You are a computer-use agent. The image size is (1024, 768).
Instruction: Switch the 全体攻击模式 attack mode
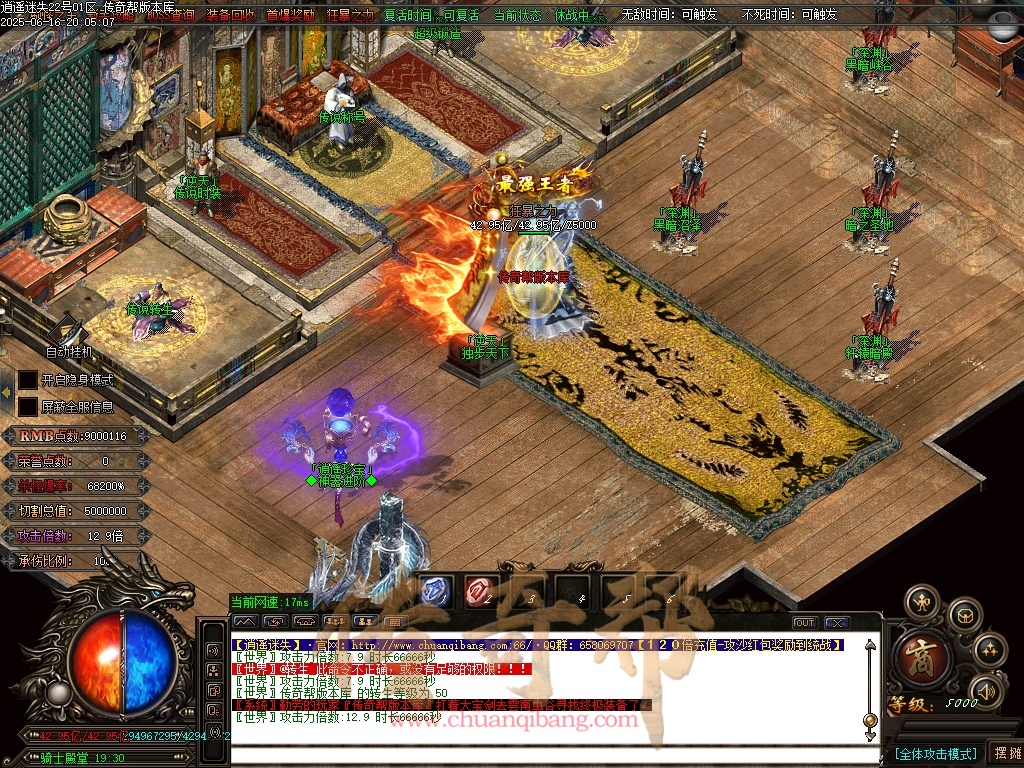tap(935, 753)
